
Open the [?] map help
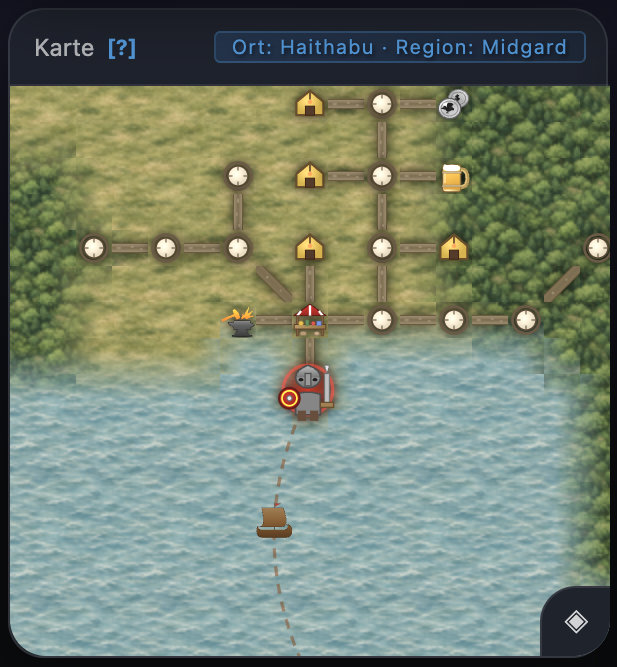tap(121, 48)
